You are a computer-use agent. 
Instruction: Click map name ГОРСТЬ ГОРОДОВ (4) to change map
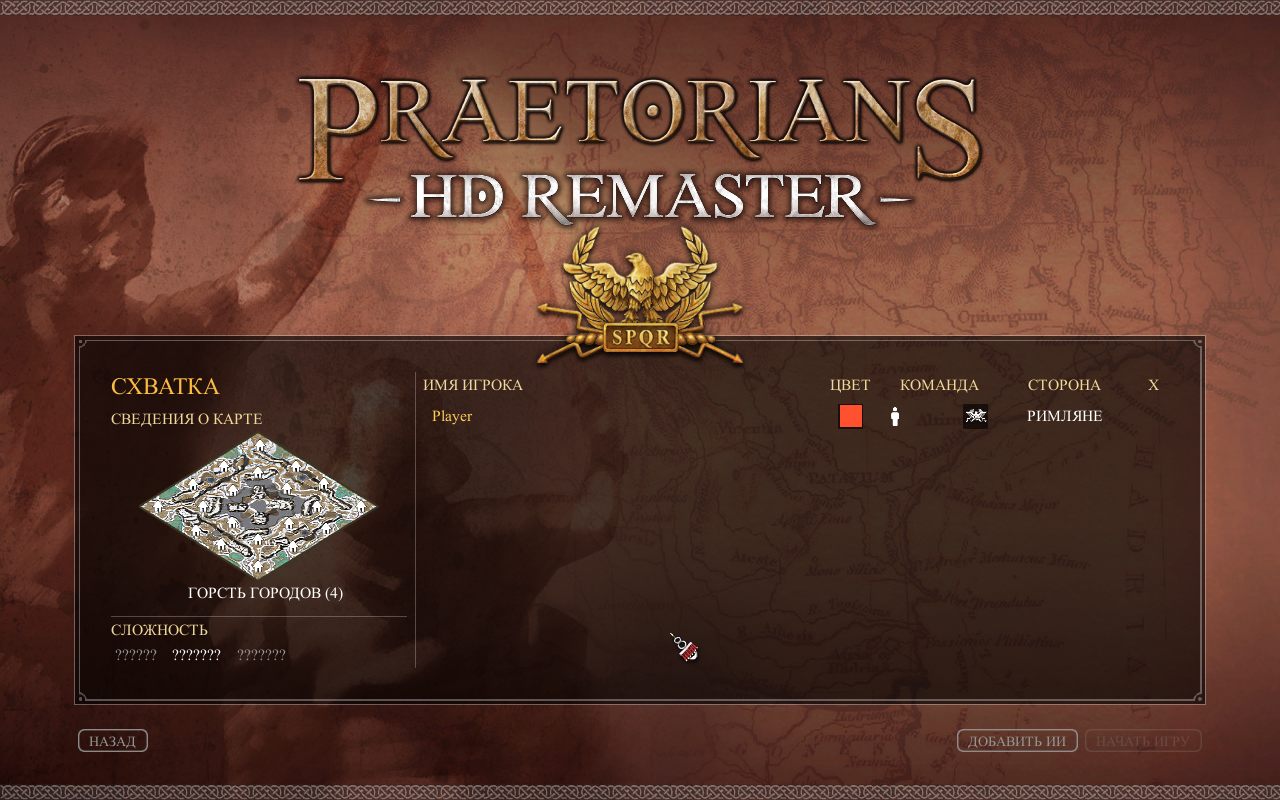[x=263, y=592]
